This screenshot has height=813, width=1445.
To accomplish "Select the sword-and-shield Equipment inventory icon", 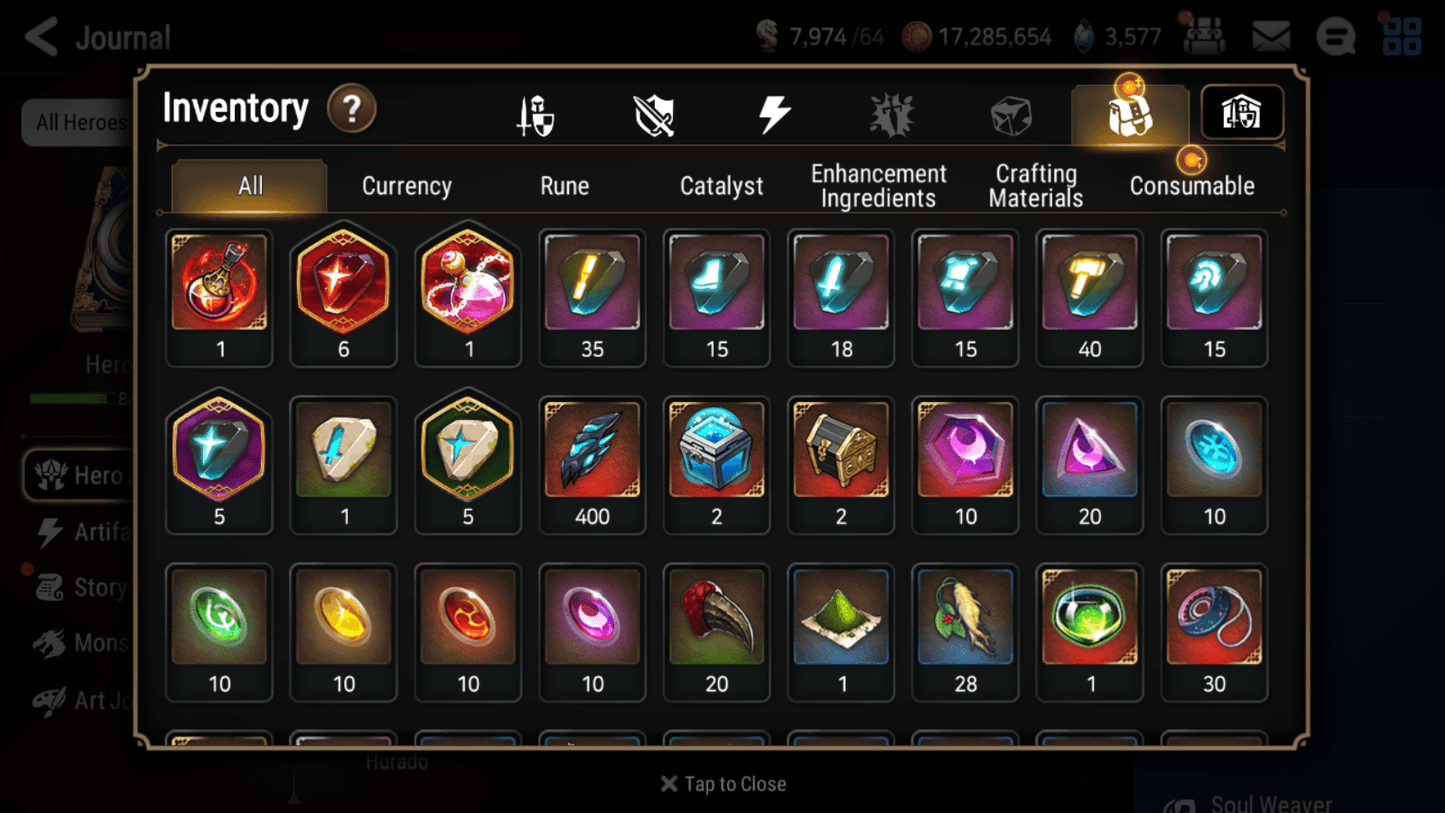I will point(535,113).
